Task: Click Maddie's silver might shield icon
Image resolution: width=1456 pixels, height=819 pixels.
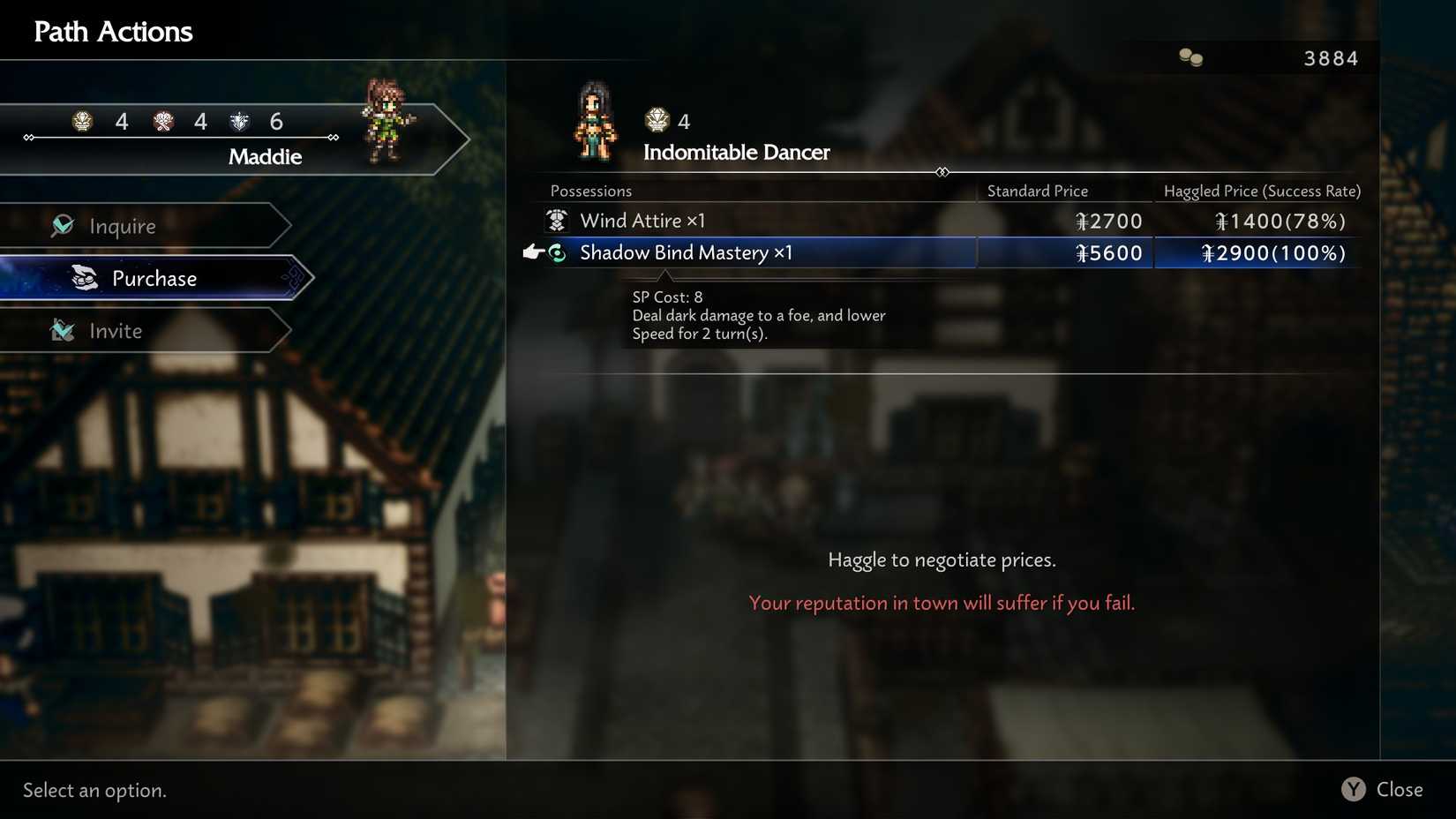Action: click(239, 121)
